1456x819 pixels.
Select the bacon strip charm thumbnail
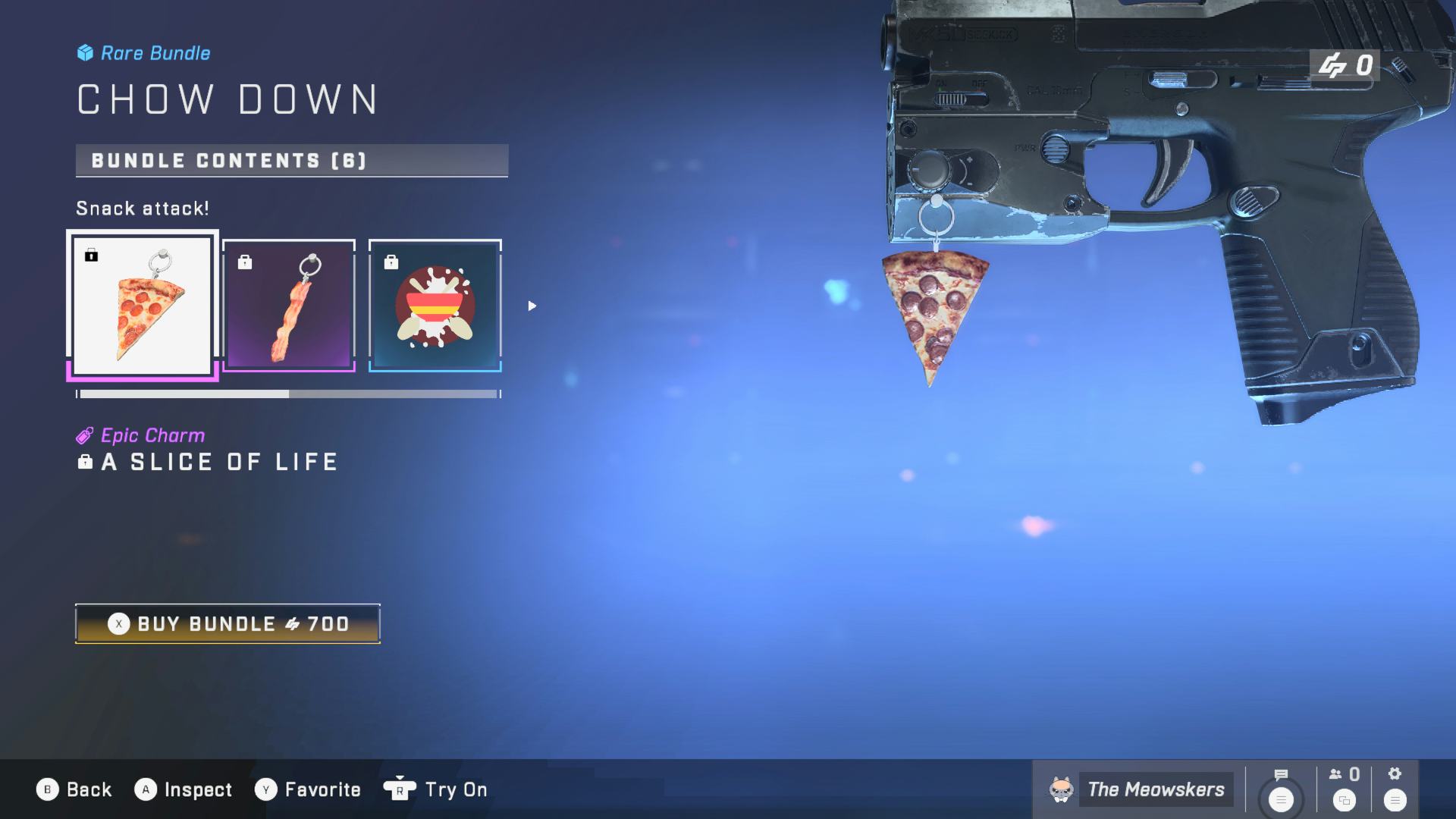point(289,306)
